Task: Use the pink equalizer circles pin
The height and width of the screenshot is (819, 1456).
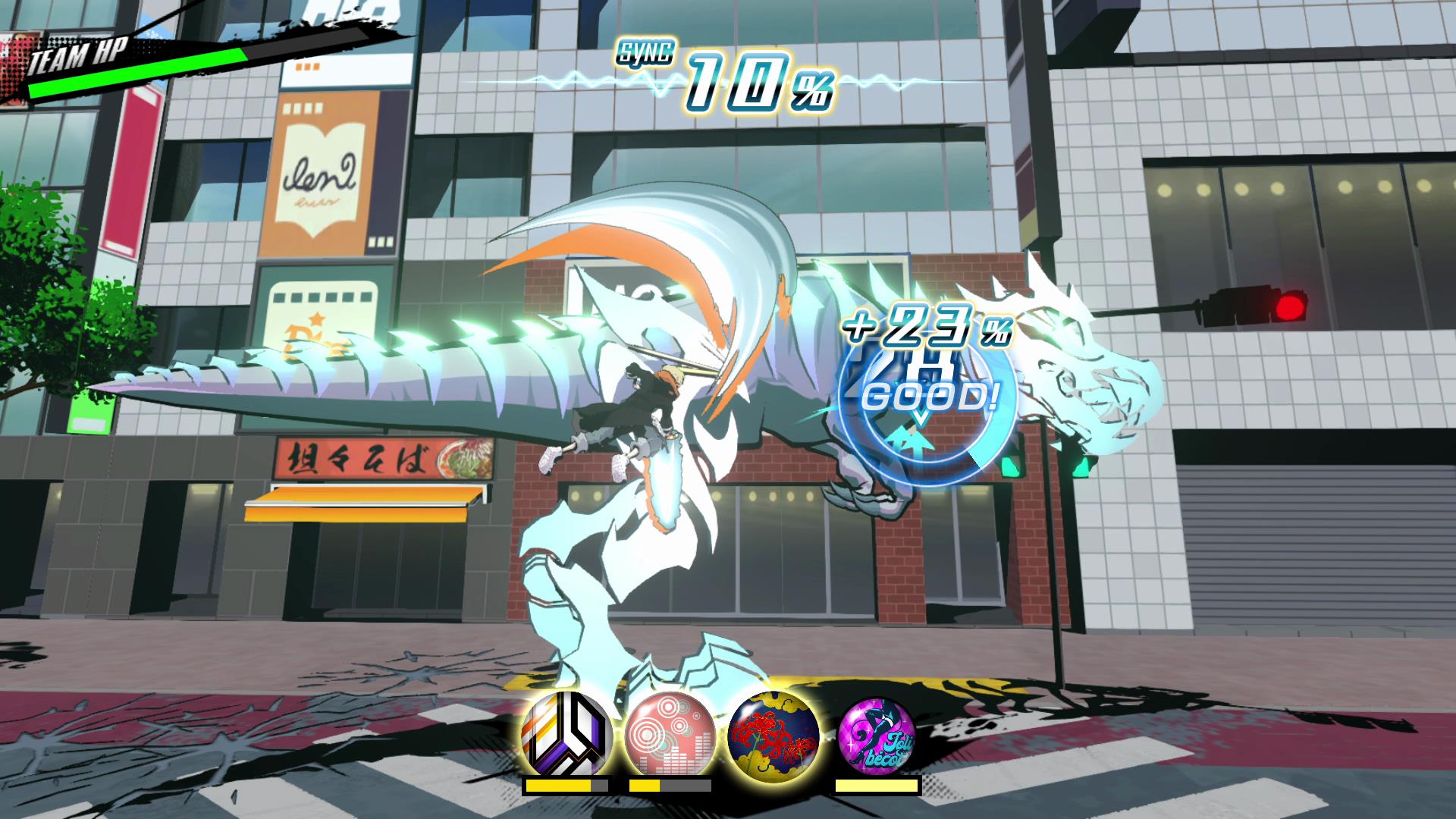Action: [670, 732]
